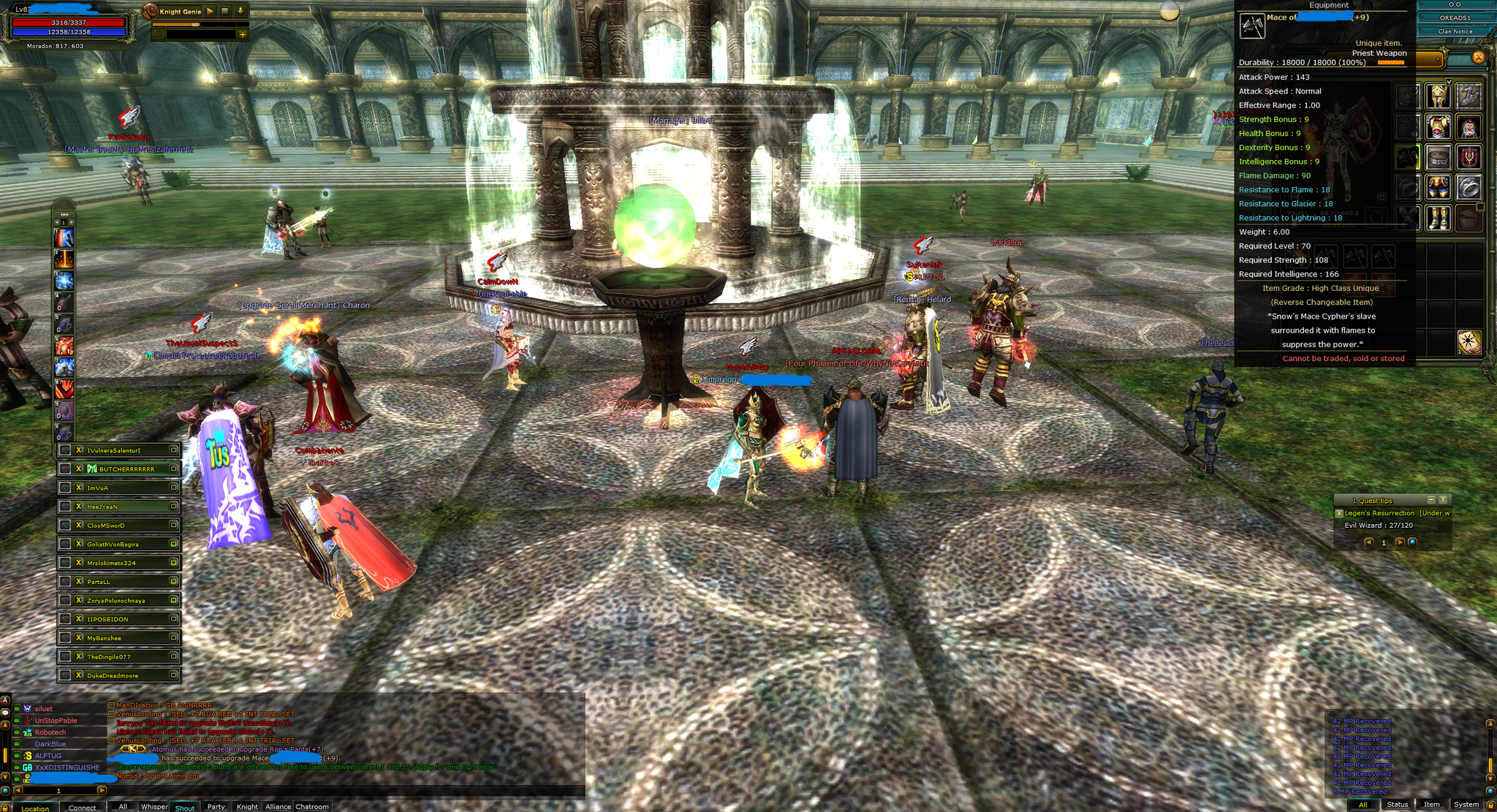This screenshot has width=1497, height=812.
Task: Show the System log tab
Action: pyautogui.click(x=1466, y=804)
